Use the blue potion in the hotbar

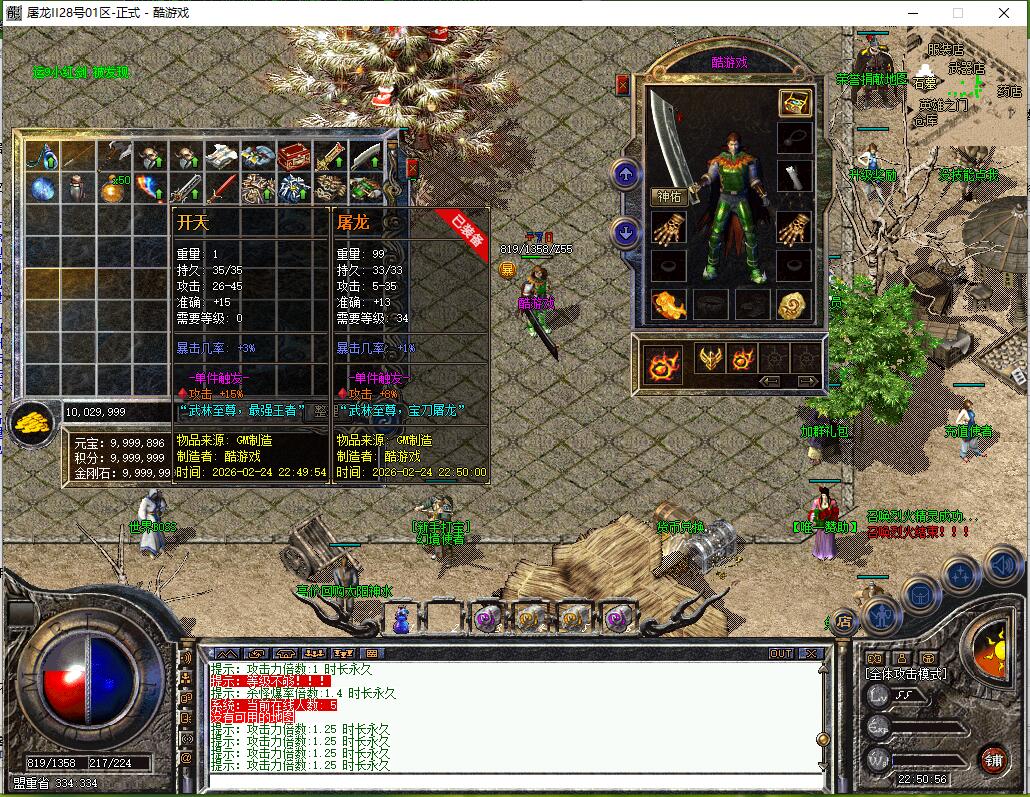403,619
